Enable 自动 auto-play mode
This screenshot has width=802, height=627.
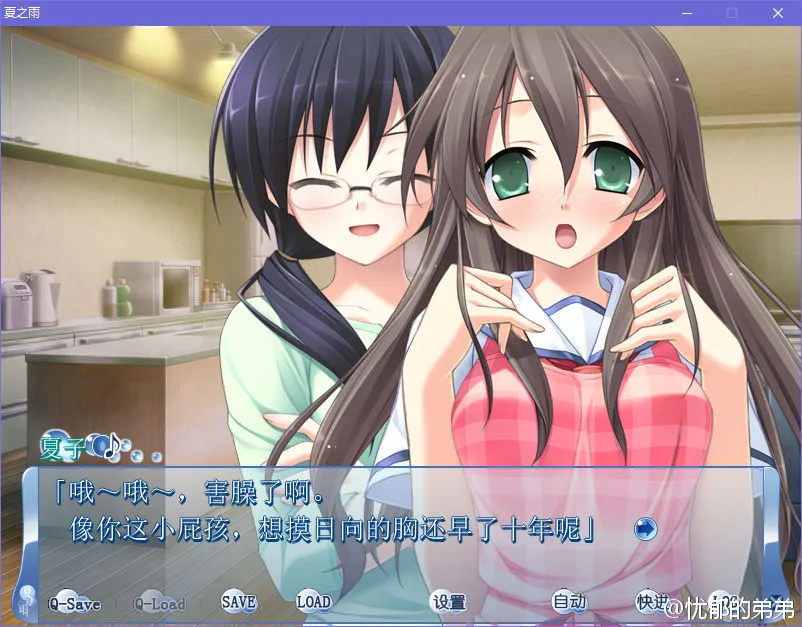pyautogui.click(x=569, y=602)
